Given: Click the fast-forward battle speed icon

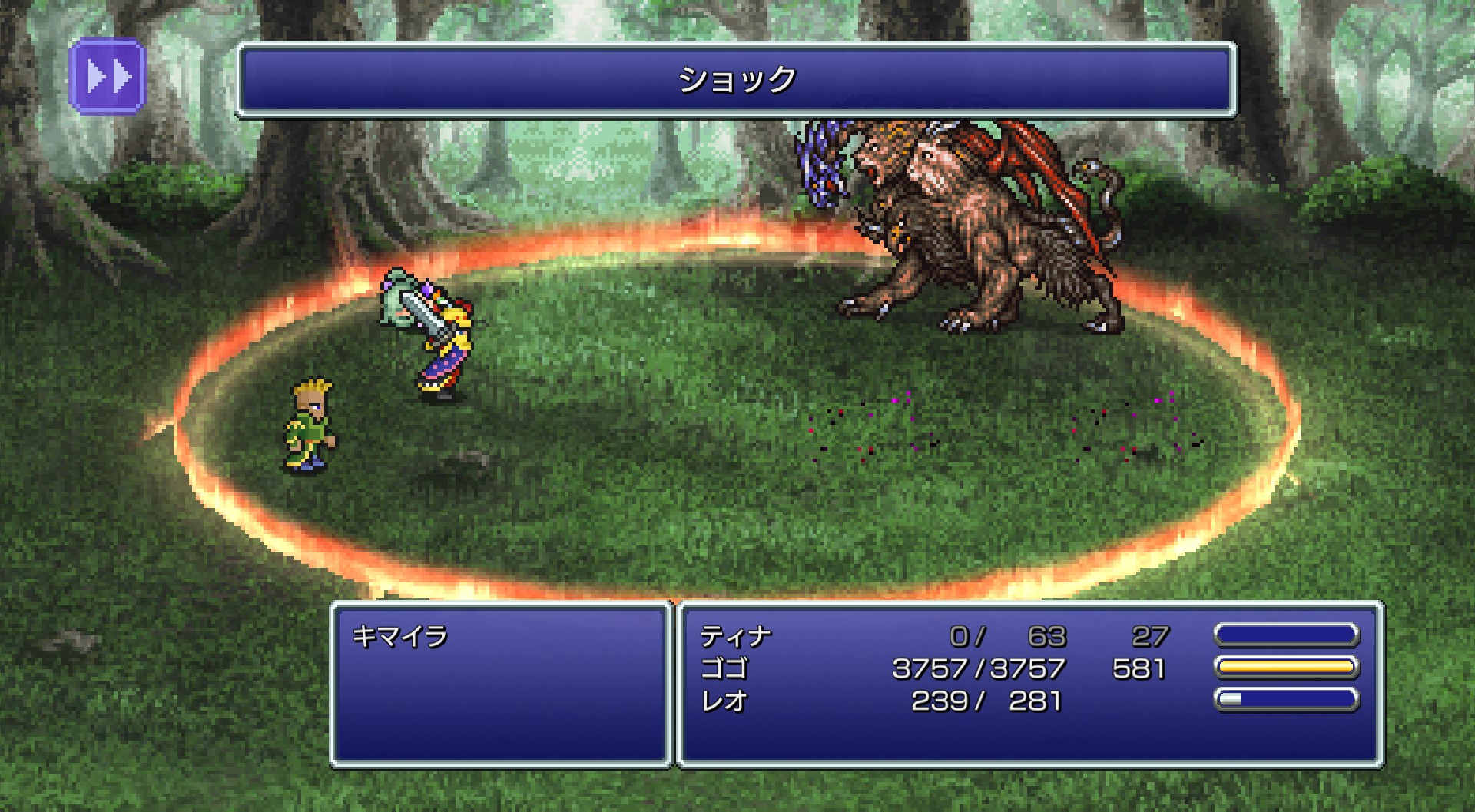Looking at the screenshot, I should point(108,76).
